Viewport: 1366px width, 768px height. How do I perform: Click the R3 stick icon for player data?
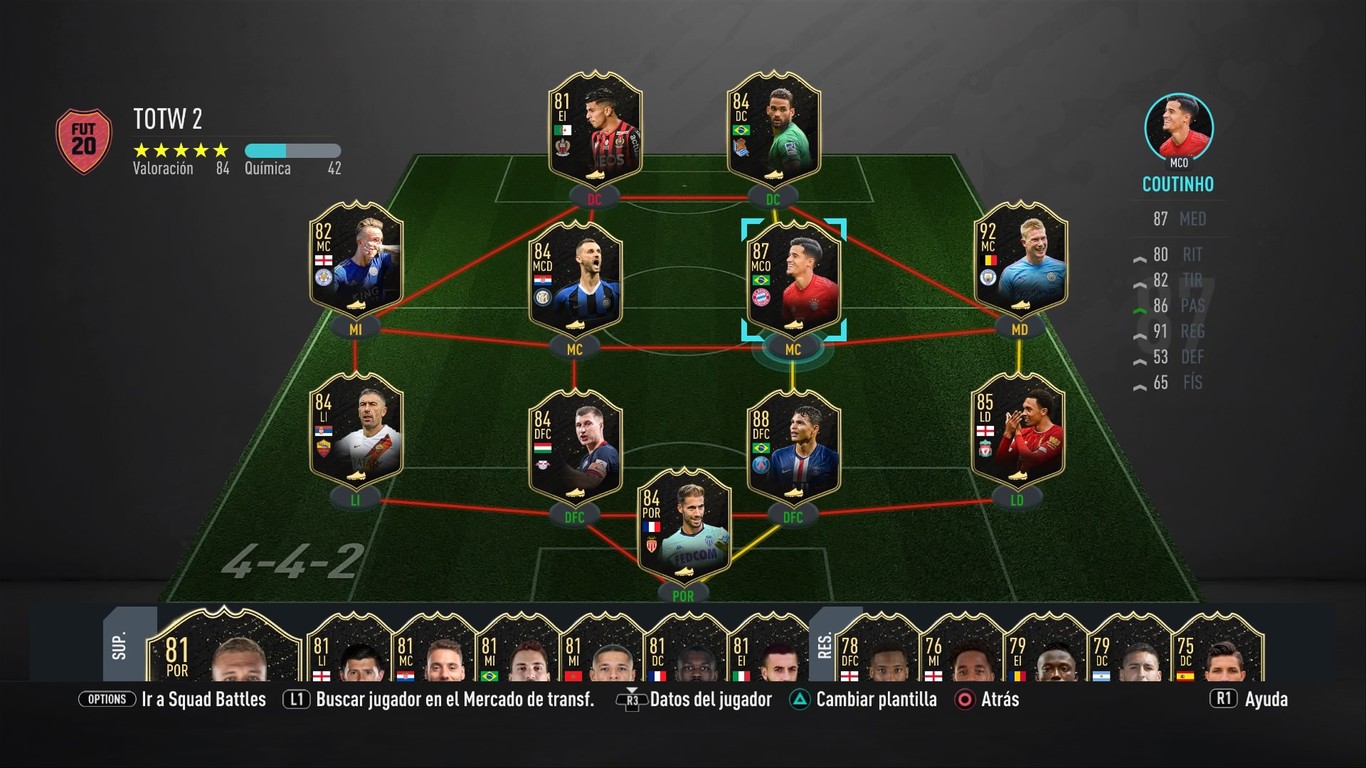pos(633,699)
